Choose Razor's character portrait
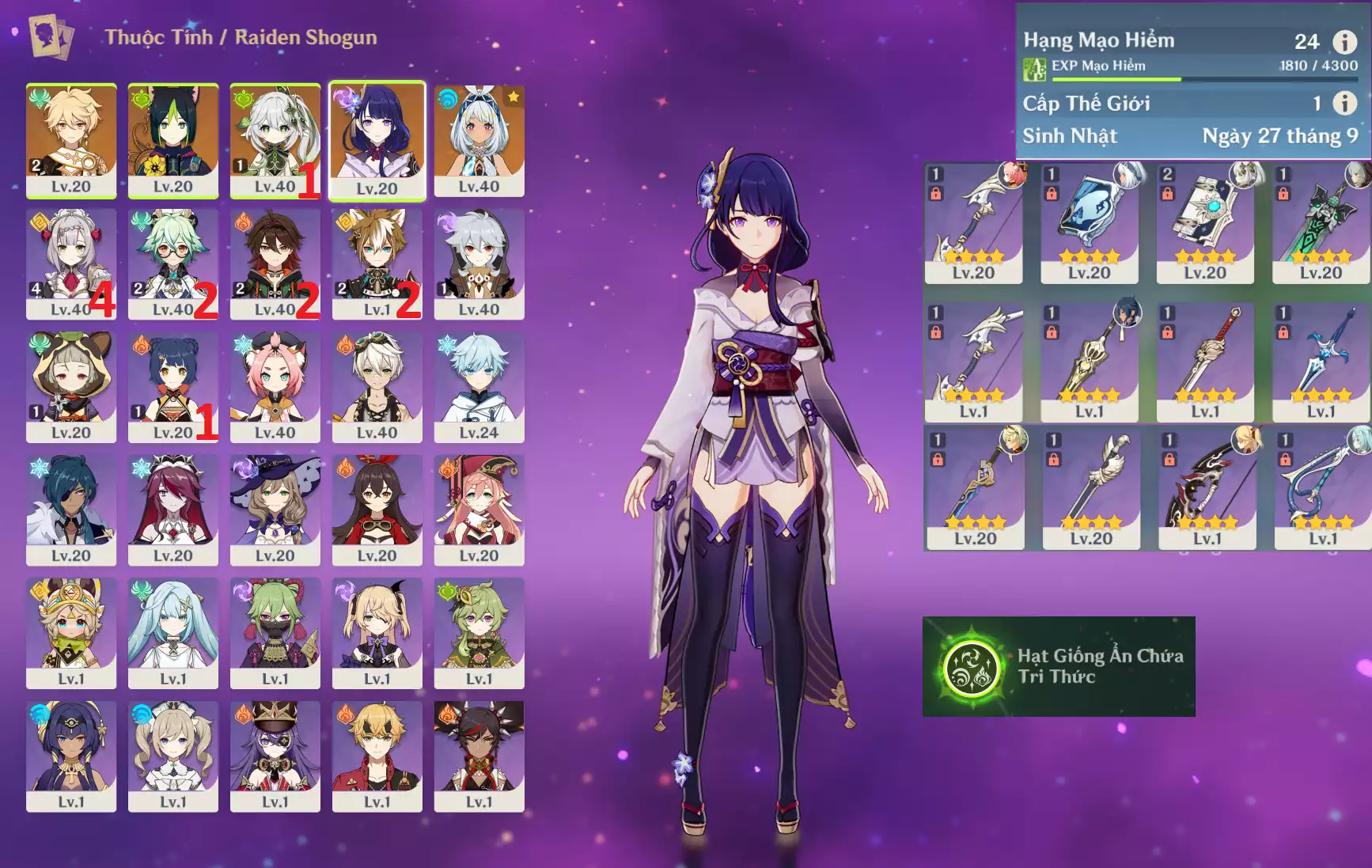This screenshot has width=1372, height=868. click(x=479, y=263)
